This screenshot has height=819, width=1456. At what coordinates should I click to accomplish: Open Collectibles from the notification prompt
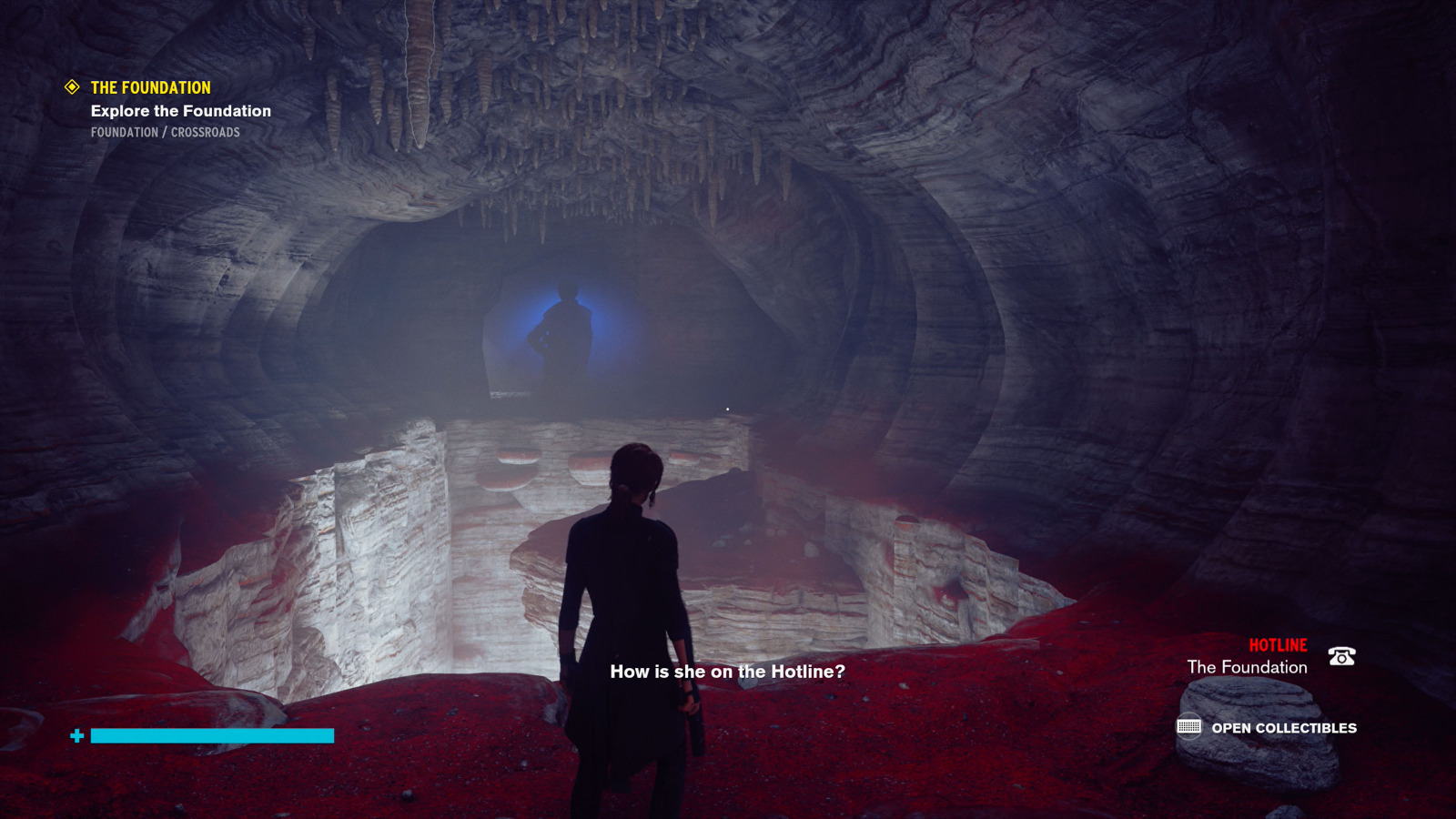[1283, 728]
